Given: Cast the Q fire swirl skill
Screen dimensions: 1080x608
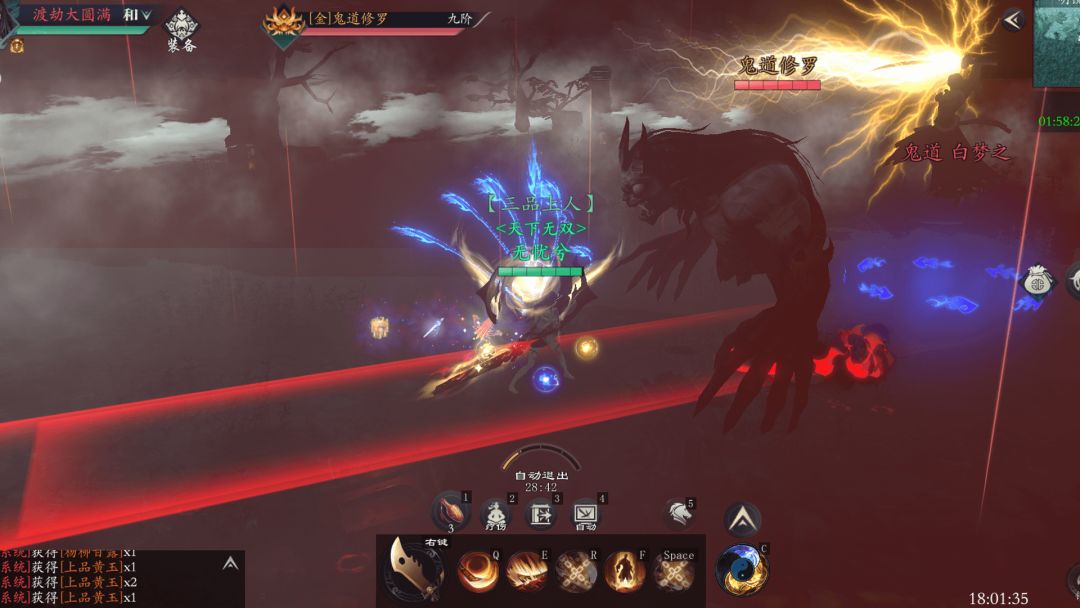Looking at the screenshot, I should 478,572.
